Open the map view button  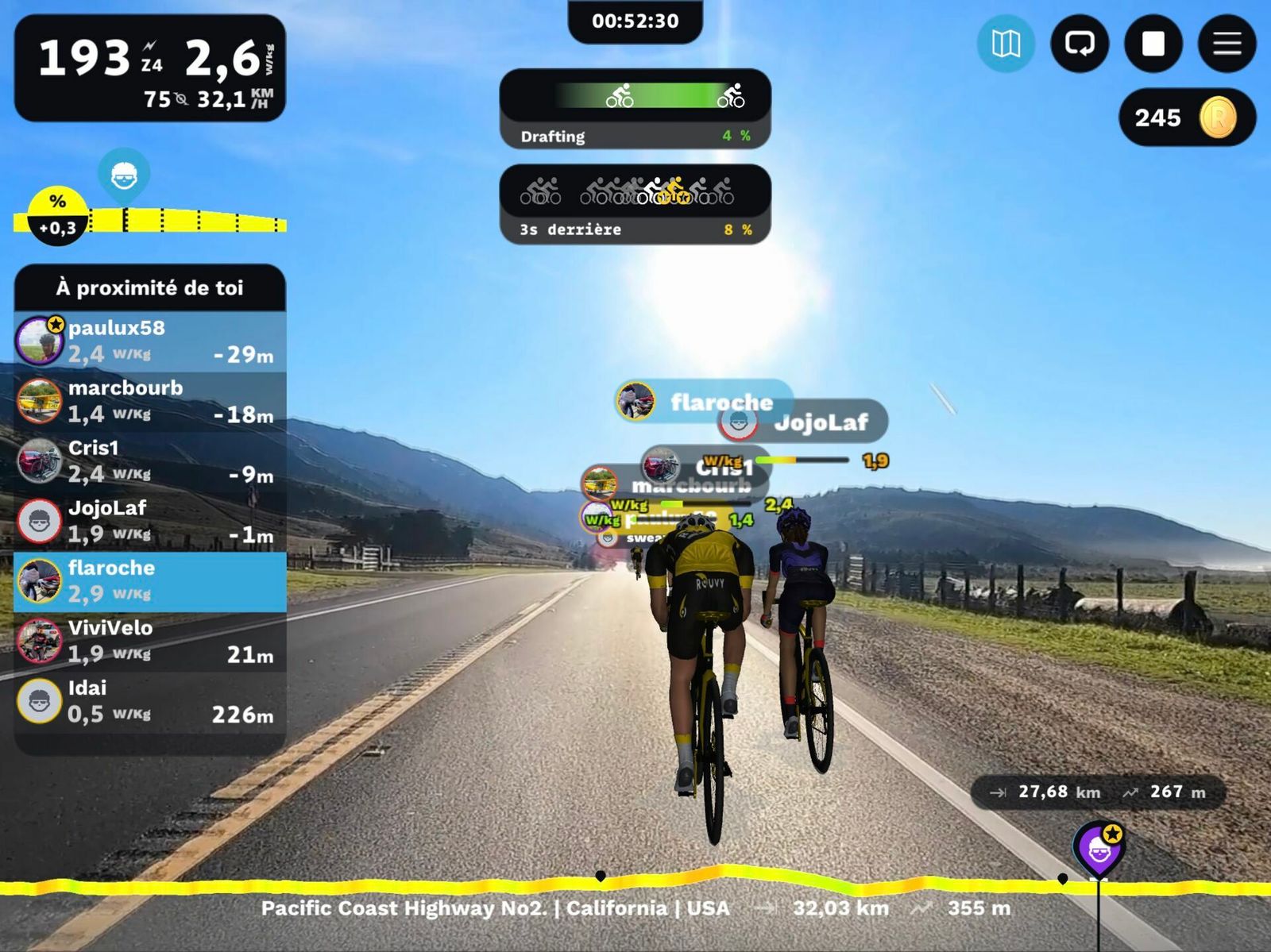pyautogui.click(x=1006, y=44)
